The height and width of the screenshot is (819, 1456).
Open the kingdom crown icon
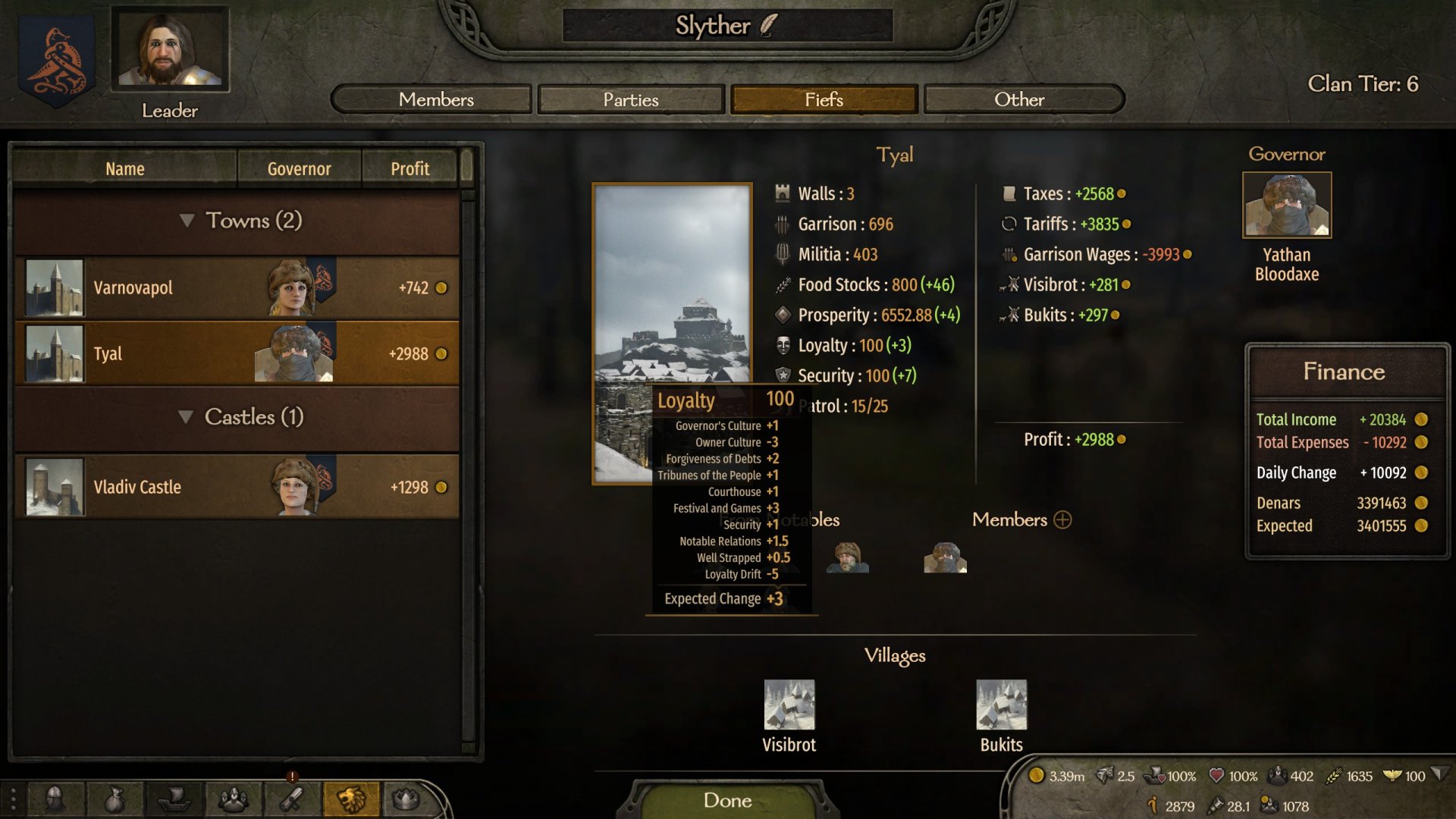[x=406, y=799]
